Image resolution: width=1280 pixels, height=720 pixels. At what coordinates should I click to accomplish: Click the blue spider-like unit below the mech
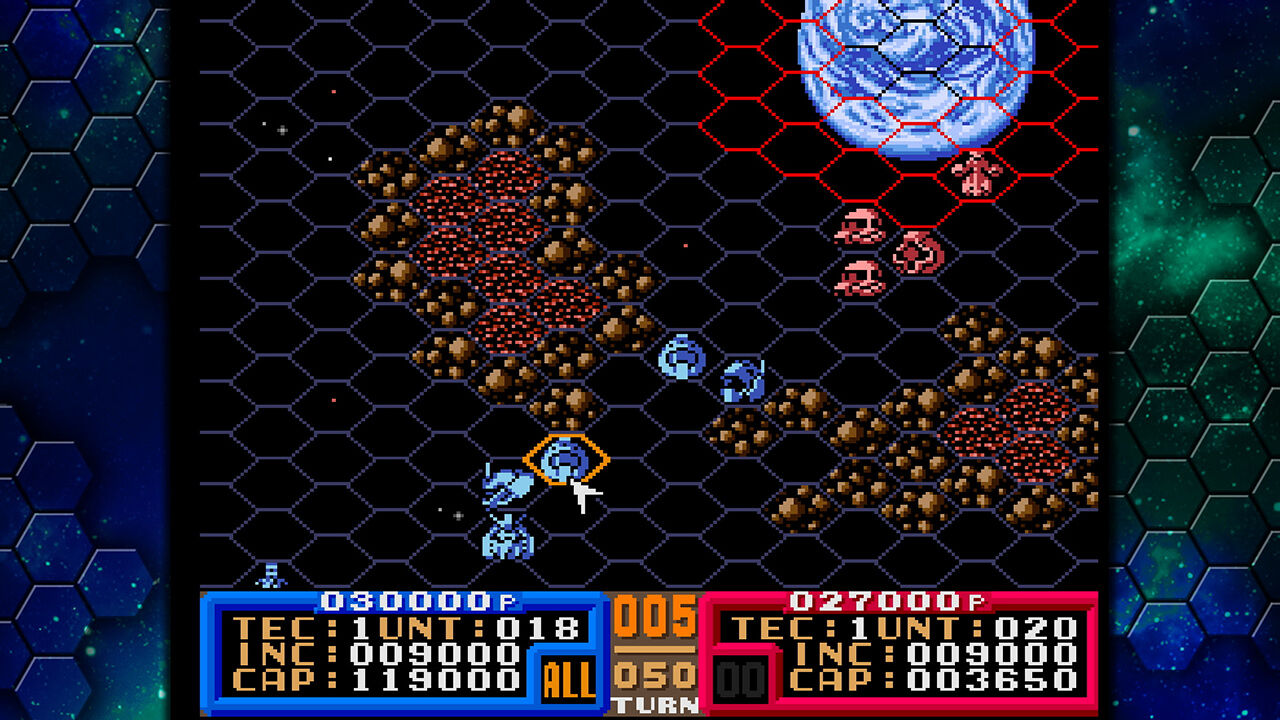pos(506,539)
